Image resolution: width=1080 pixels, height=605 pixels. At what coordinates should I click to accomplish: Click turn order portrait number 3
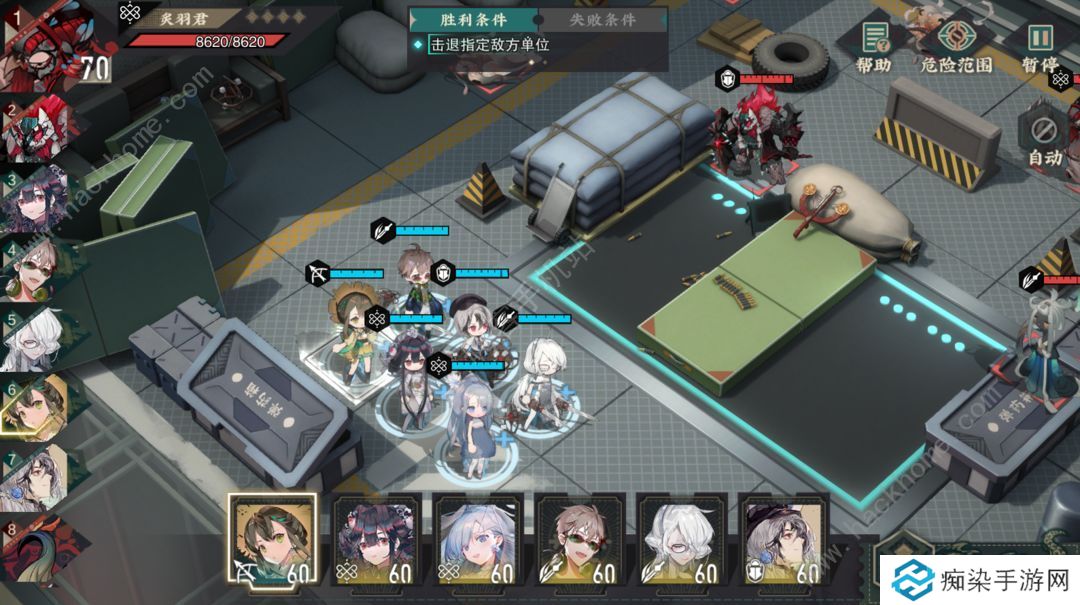38,200
